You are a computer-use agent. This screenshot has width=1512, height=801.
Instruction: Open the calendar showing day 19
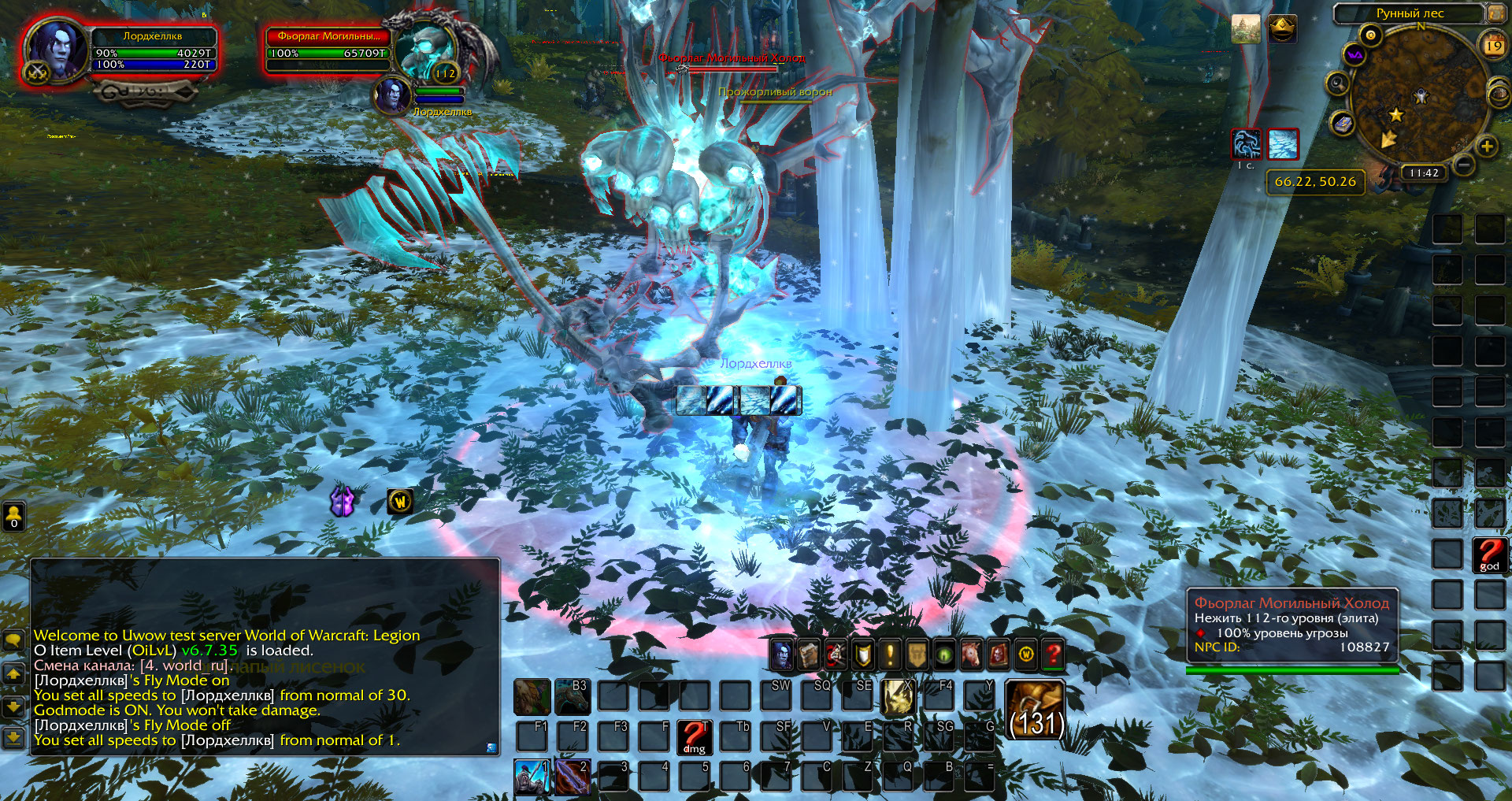[x=1493, y=45]
